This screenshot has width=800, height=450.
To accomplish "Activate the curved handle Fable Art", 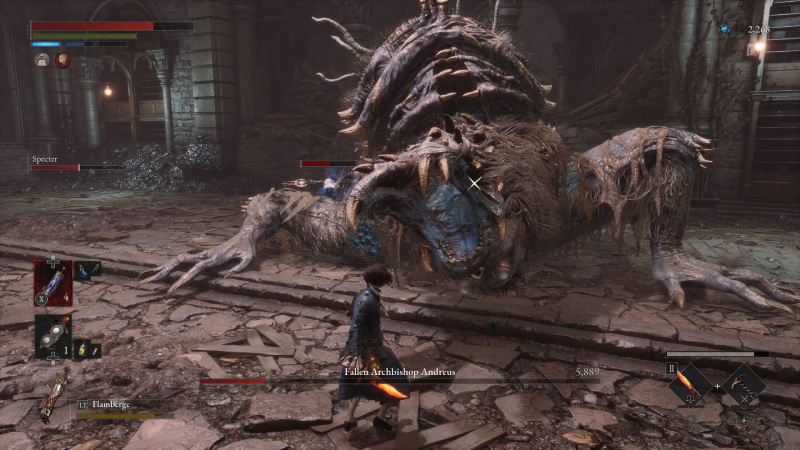I will pos(744,384).
